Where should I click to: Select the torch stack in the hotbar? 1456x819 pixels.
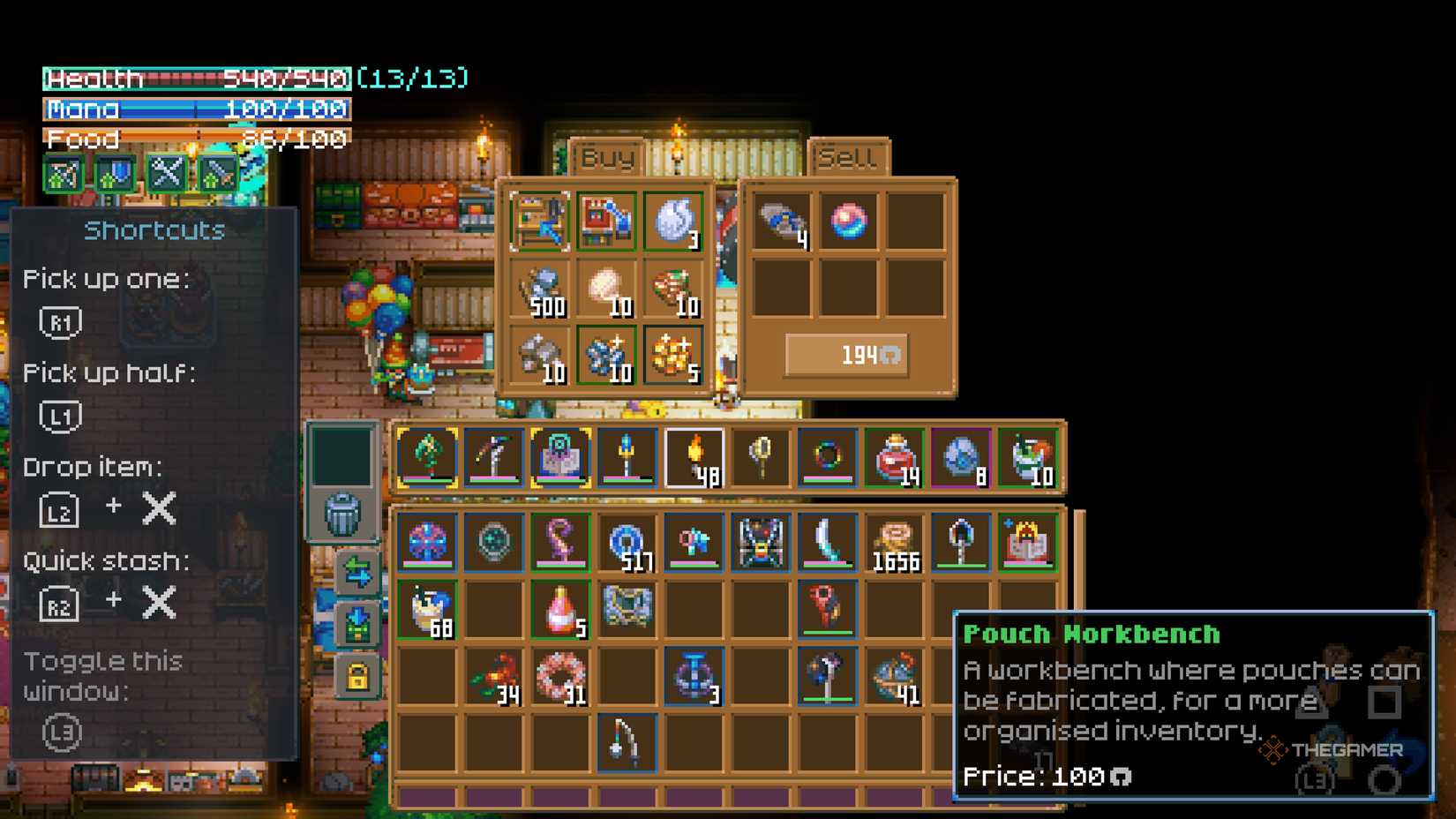pos(694,455)
